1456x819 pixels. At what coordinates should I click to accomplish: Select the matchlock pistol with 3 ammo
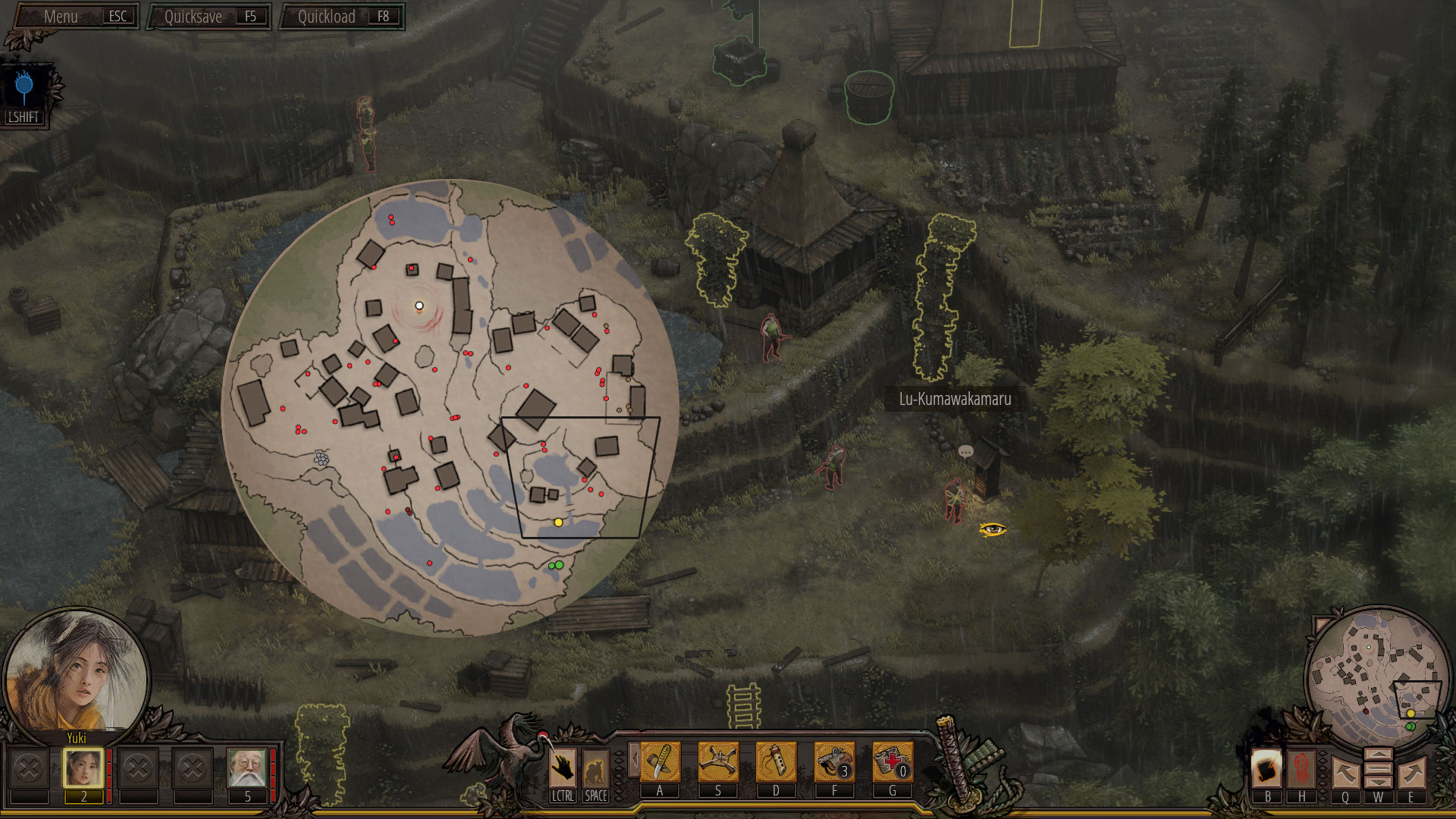point(834,762)
